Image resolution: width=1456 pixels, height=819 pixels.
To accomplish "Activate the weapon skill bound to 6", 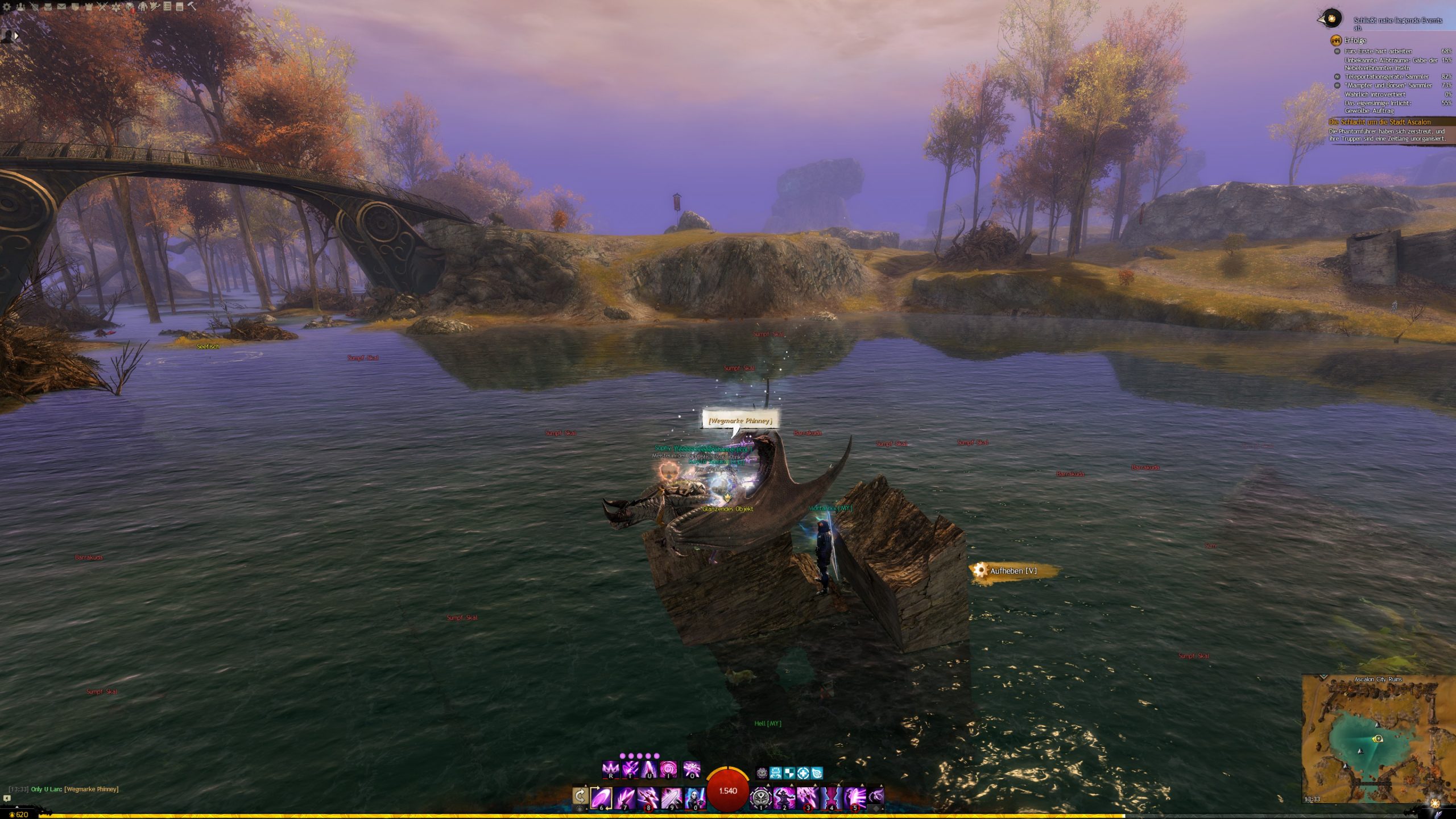I will [601, 797].
